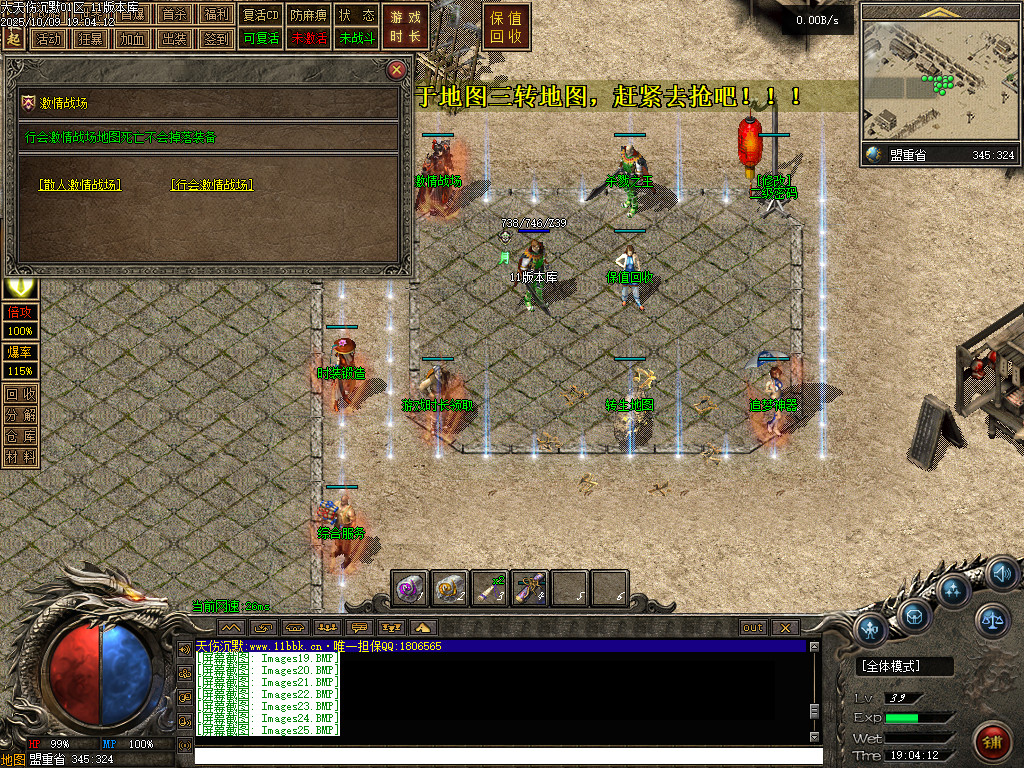Image resolution: width=1024 pixels, height=768 pixels.
Task: Open the 仓库 warehouse
Action: click(20, 436)
